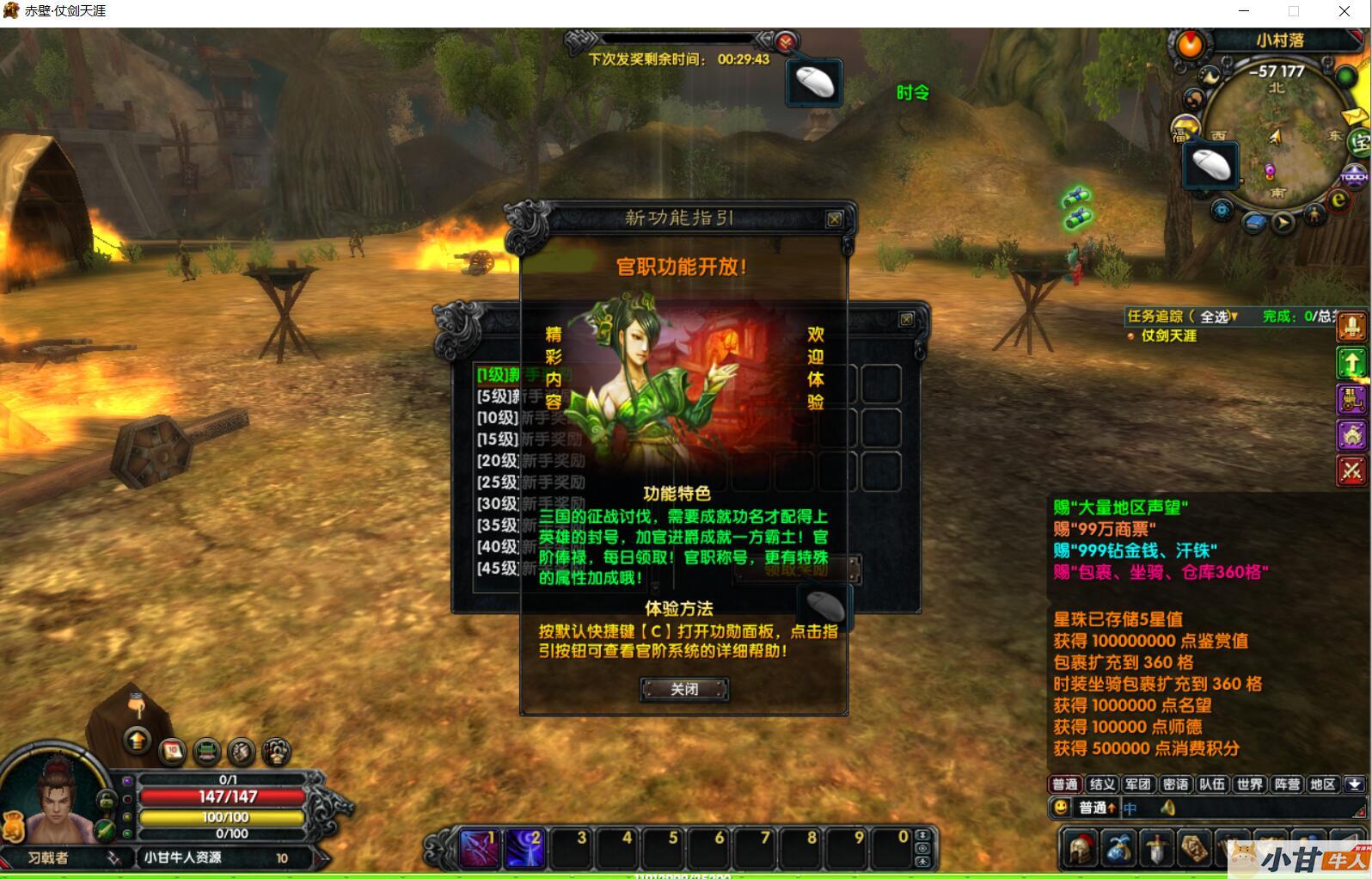The image size is (1372, 879).
Task: Close the game window
Action: tap(1344, 11)
